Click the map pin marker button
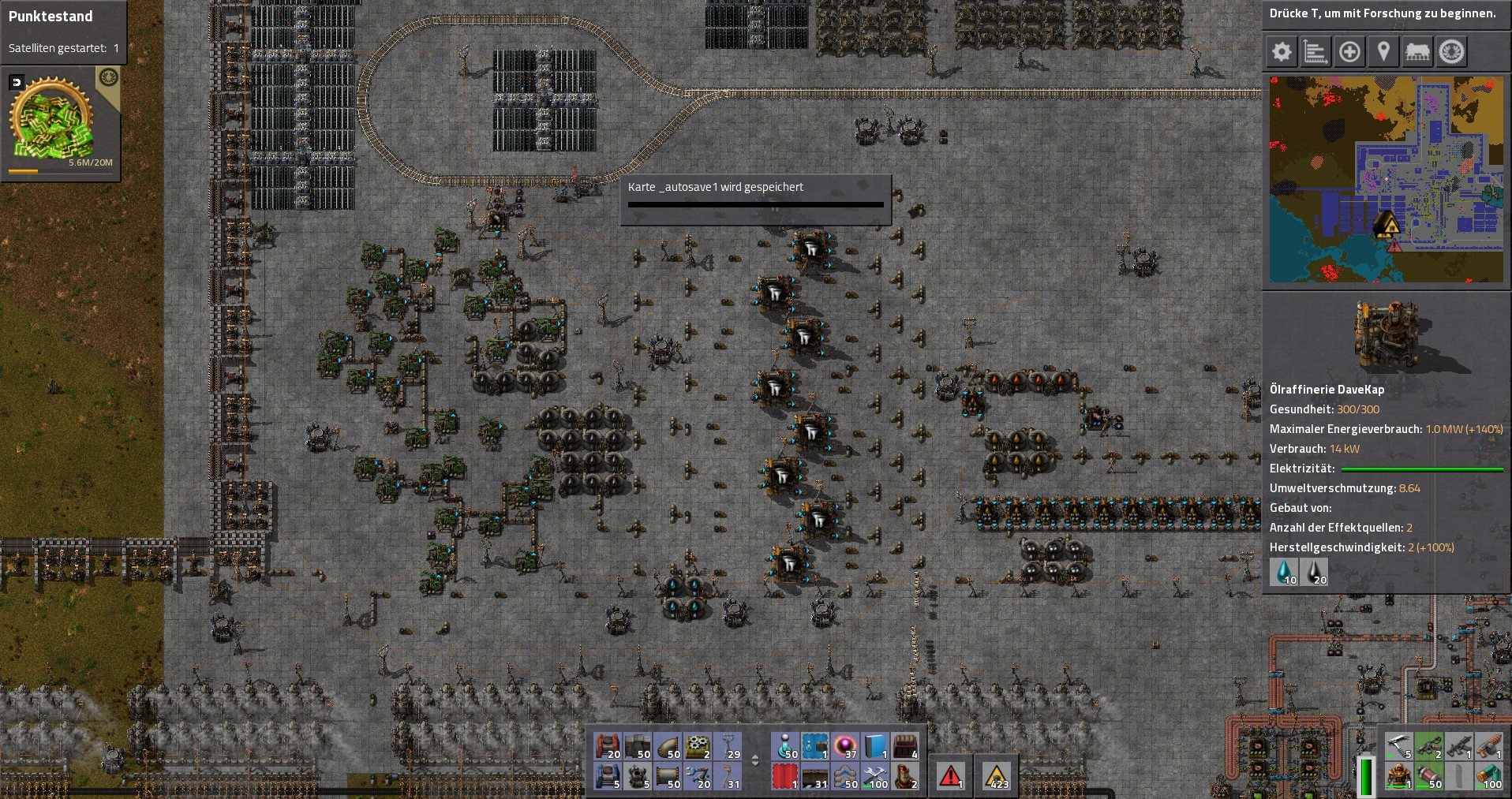 (1383, 52)
